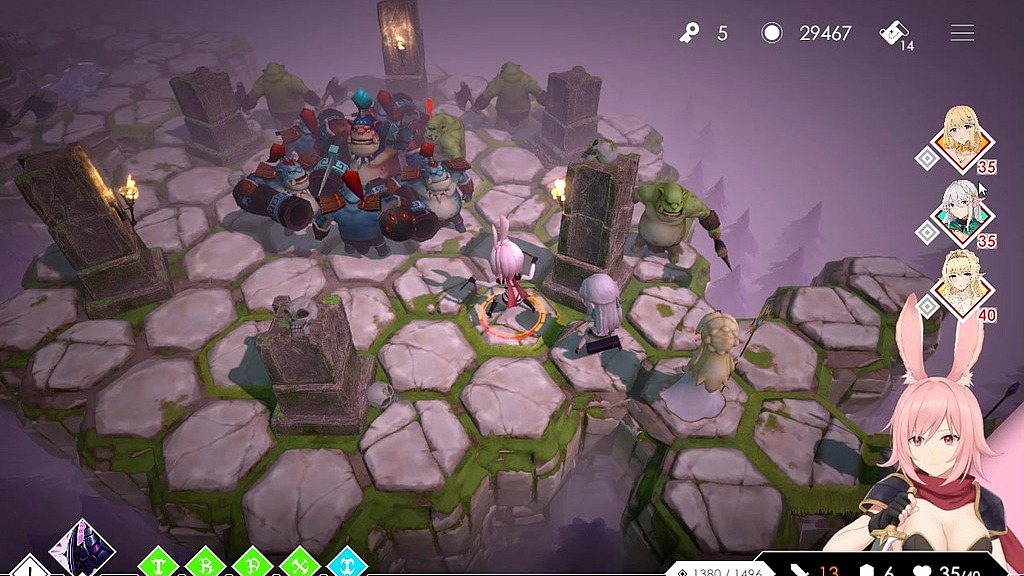Image resolution: width=1024 pixels, height=576 pixels.
Task: Click the dark armored character diamond icon
Action: point(82,549)
